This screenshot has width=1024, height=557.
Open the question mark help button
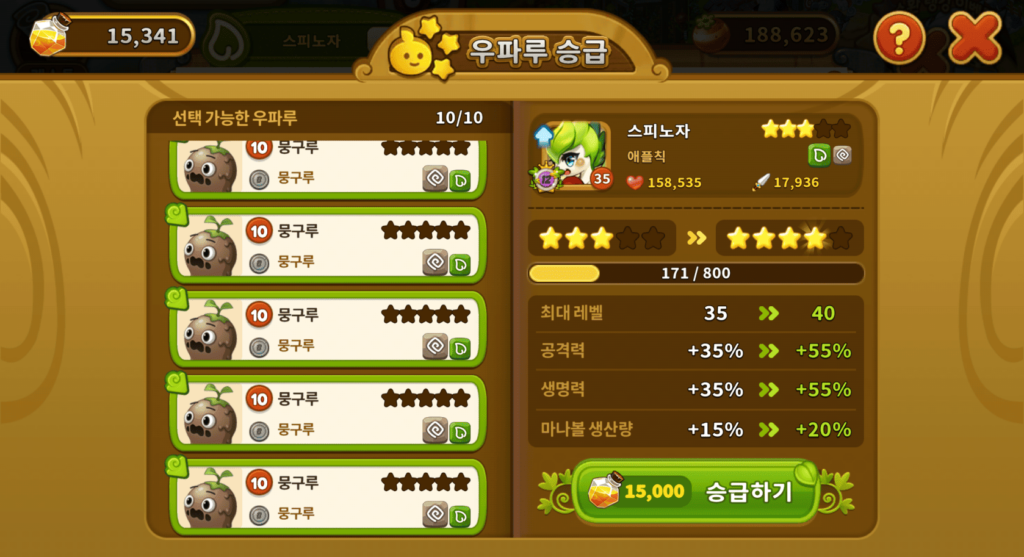pyautogui.click(x=899, y=39)
